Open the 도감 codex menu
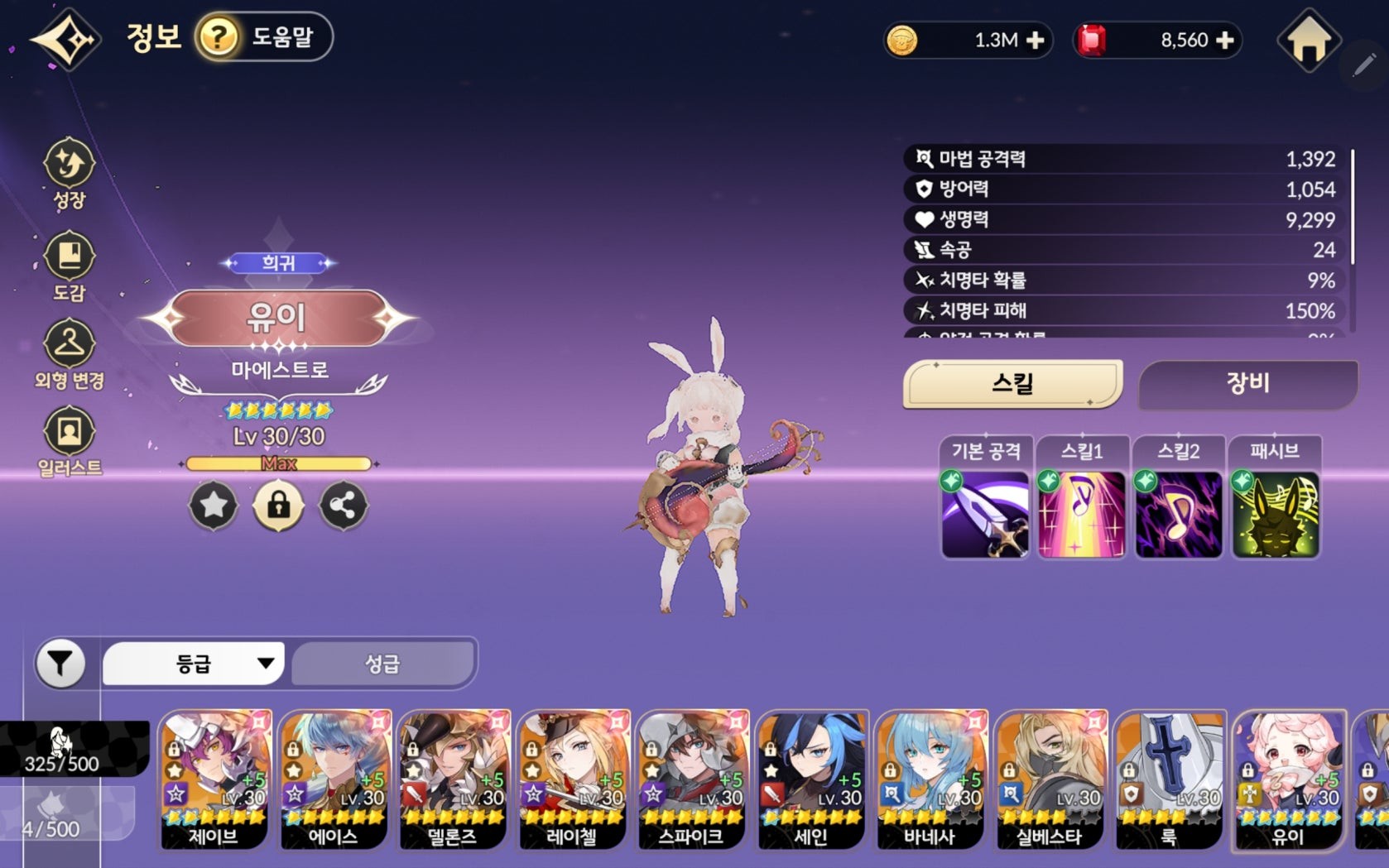 (x=70, y=266)
